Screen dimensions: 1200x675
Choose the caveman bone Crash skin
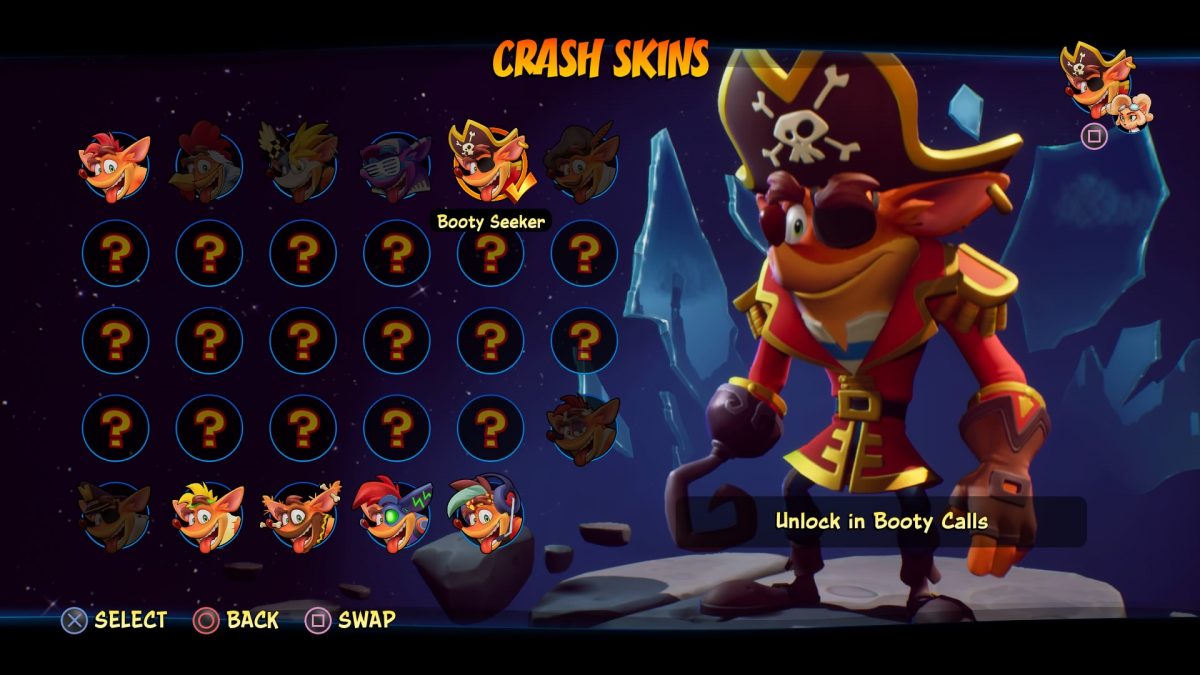tap(302, 516)
